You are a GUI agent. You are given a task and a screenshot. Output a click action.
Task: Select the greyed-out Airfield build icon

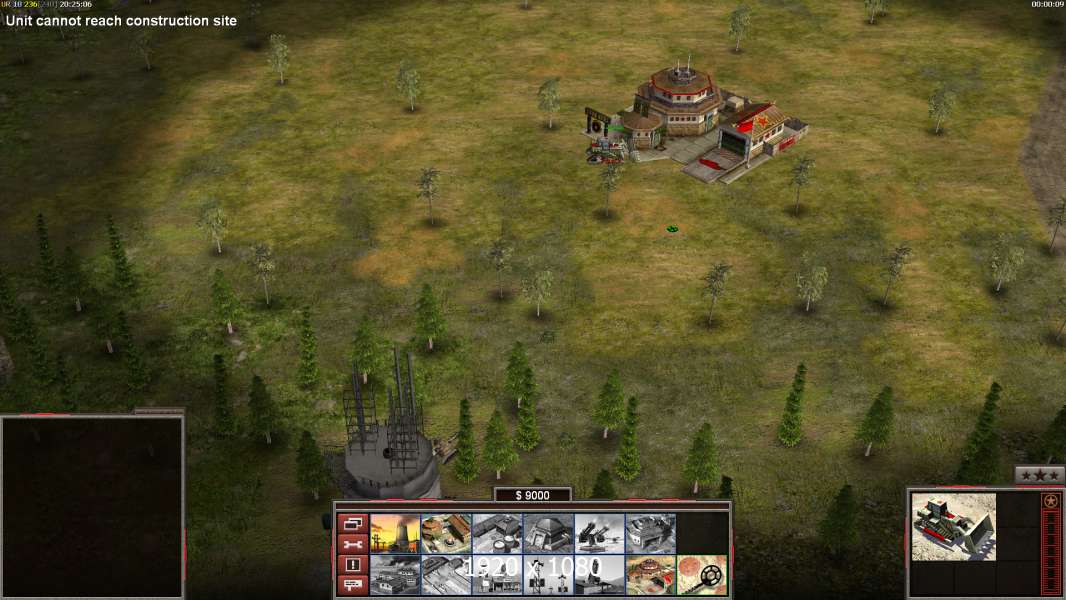(446, 575)
